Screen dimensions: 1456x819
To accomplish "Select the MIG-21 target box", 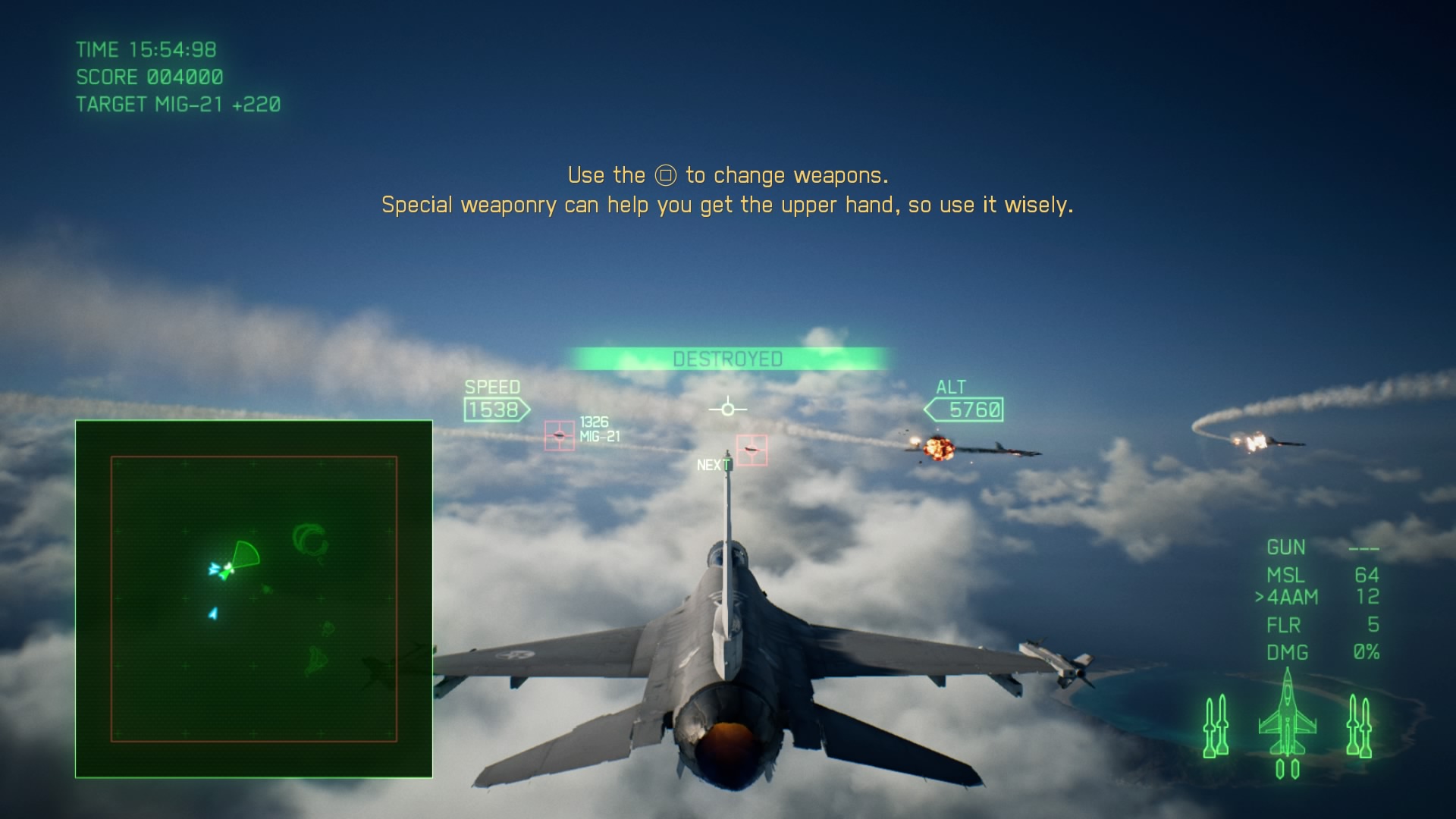I will point(559,434).
